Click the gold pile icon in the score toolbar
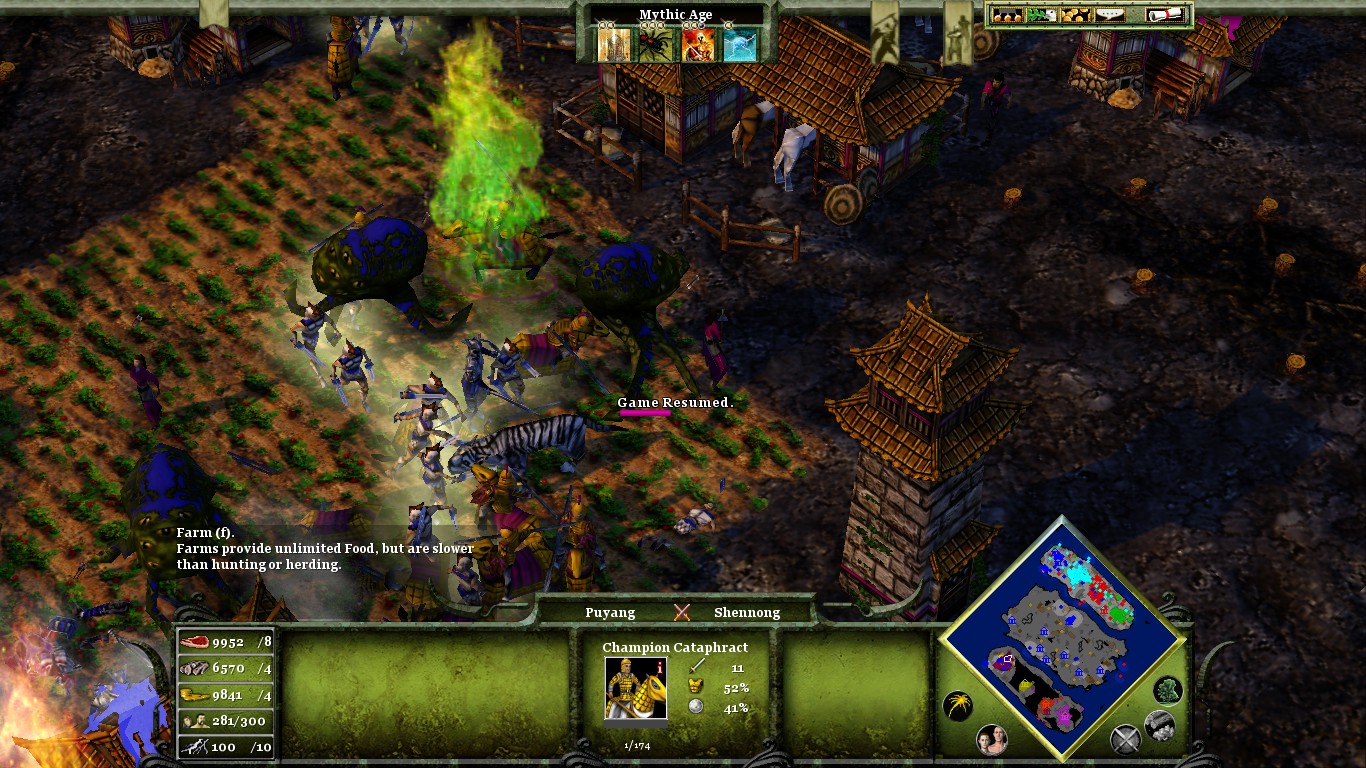The height and width of the screenshot is (768, 1366). [1076, 16]
